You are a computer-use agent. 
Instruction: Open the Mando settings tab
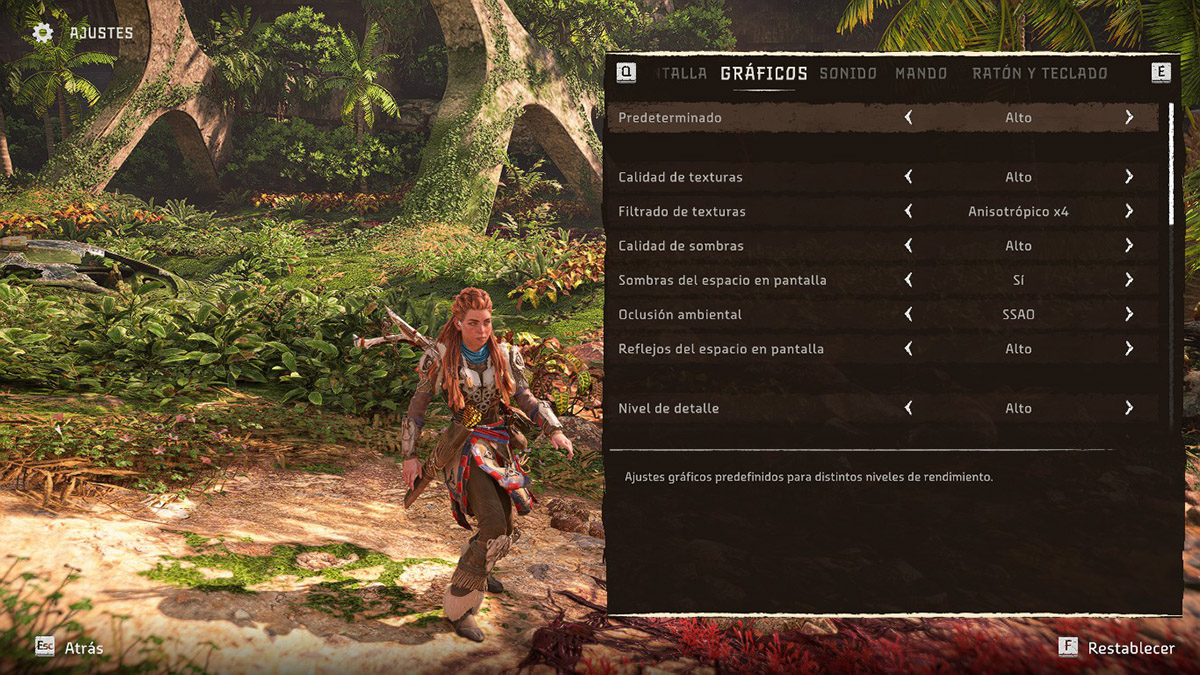[921, 73]
